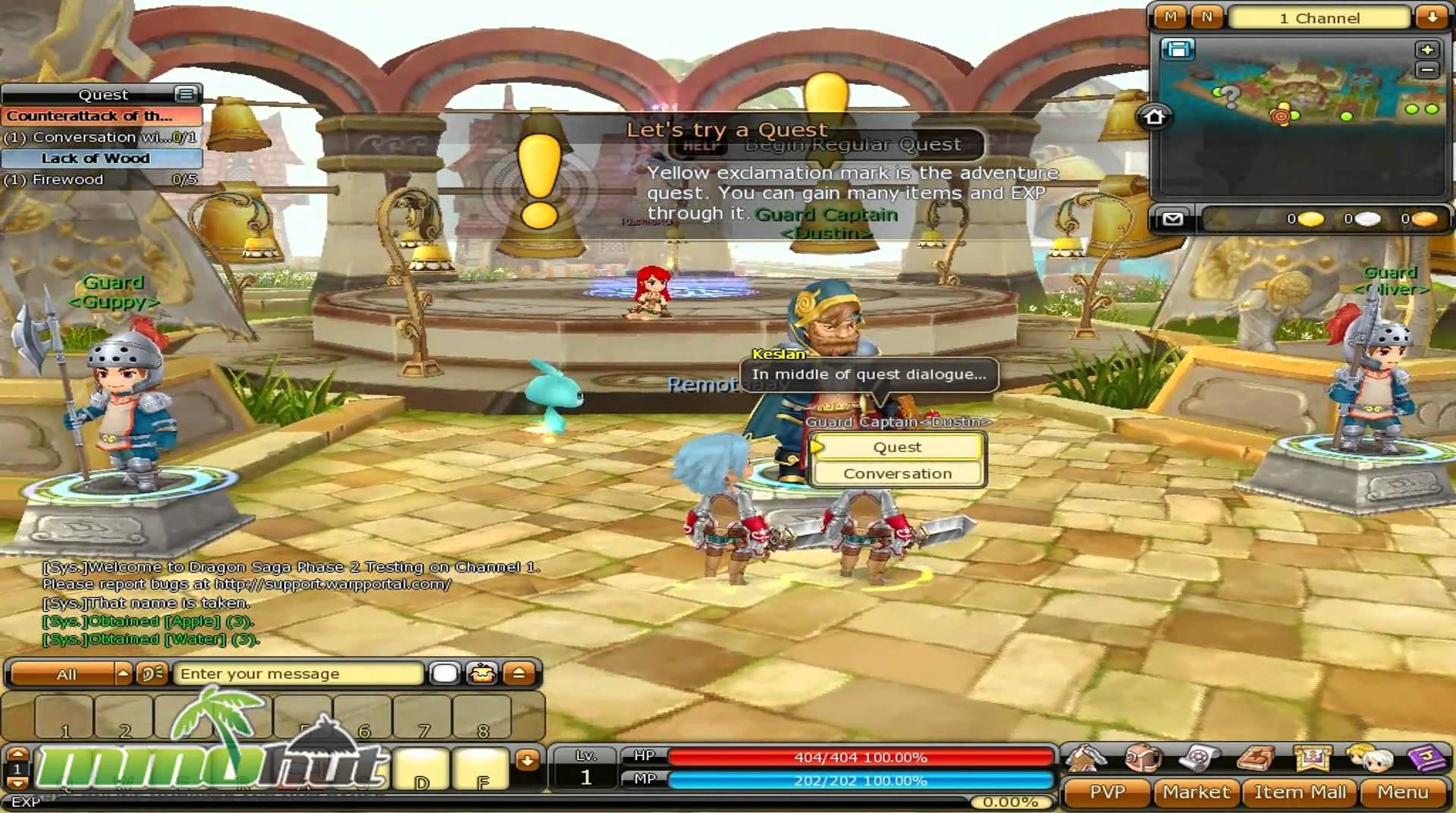Collapse the minimap with its down arrow
Screen dimensions: 1456x813
(x=1432, y=17)
